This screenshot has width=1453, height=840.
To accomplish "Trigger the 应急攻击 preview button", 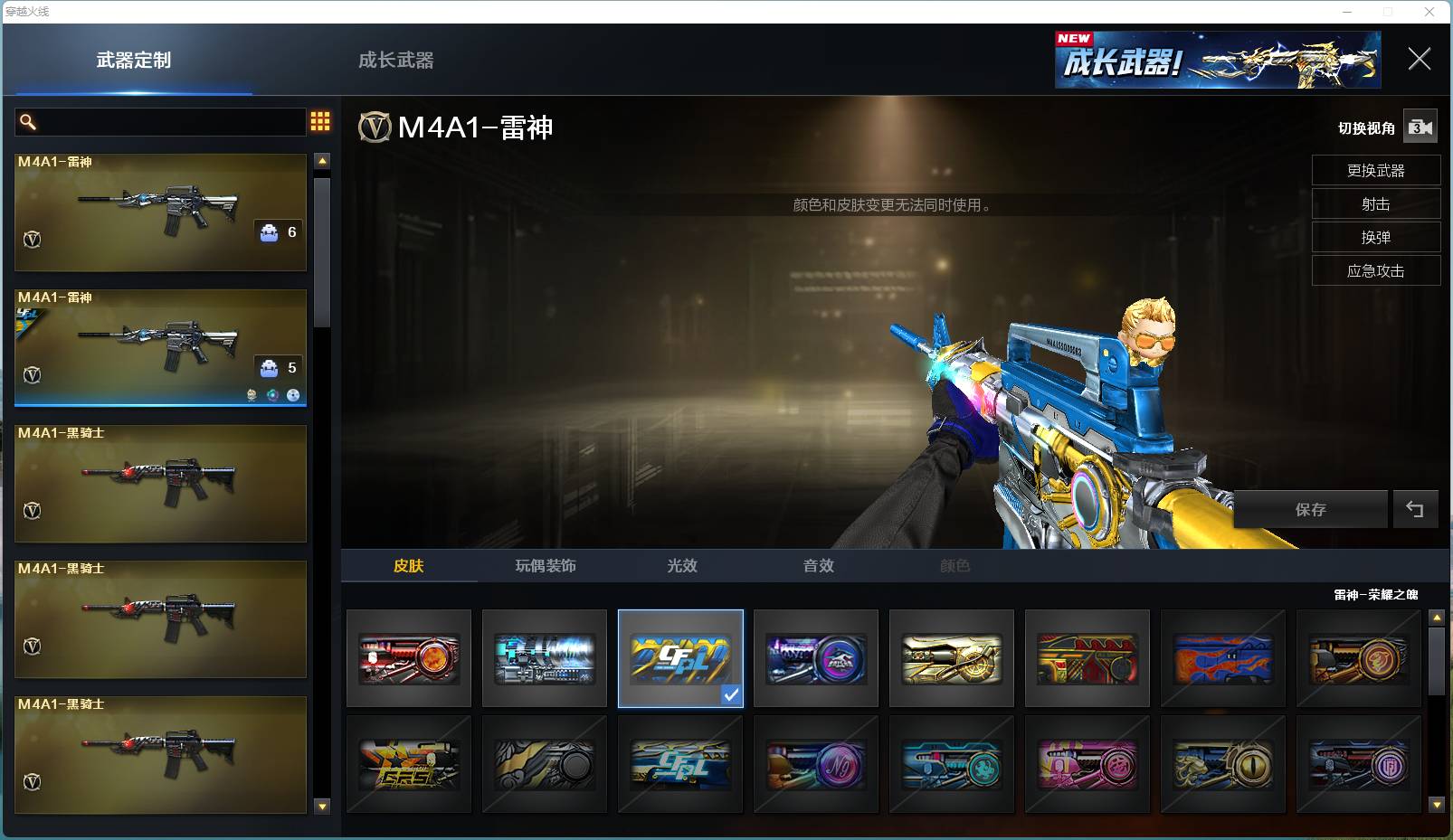I will 1375,271.
